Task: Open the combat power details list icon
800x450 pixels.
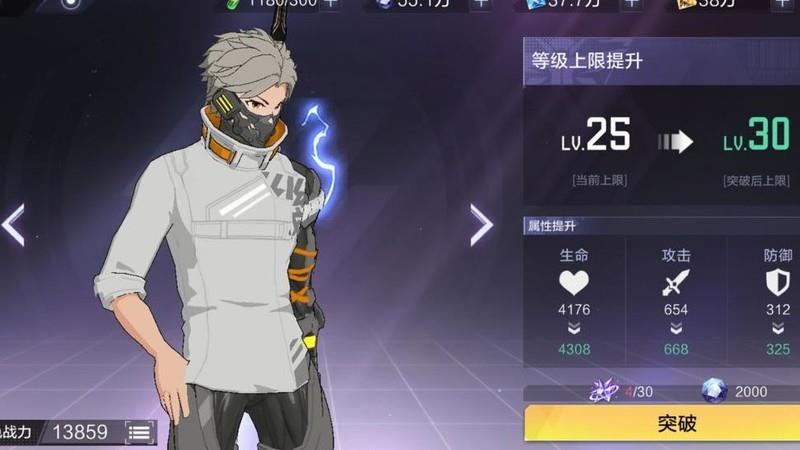Action: click(x=139, y=432)
